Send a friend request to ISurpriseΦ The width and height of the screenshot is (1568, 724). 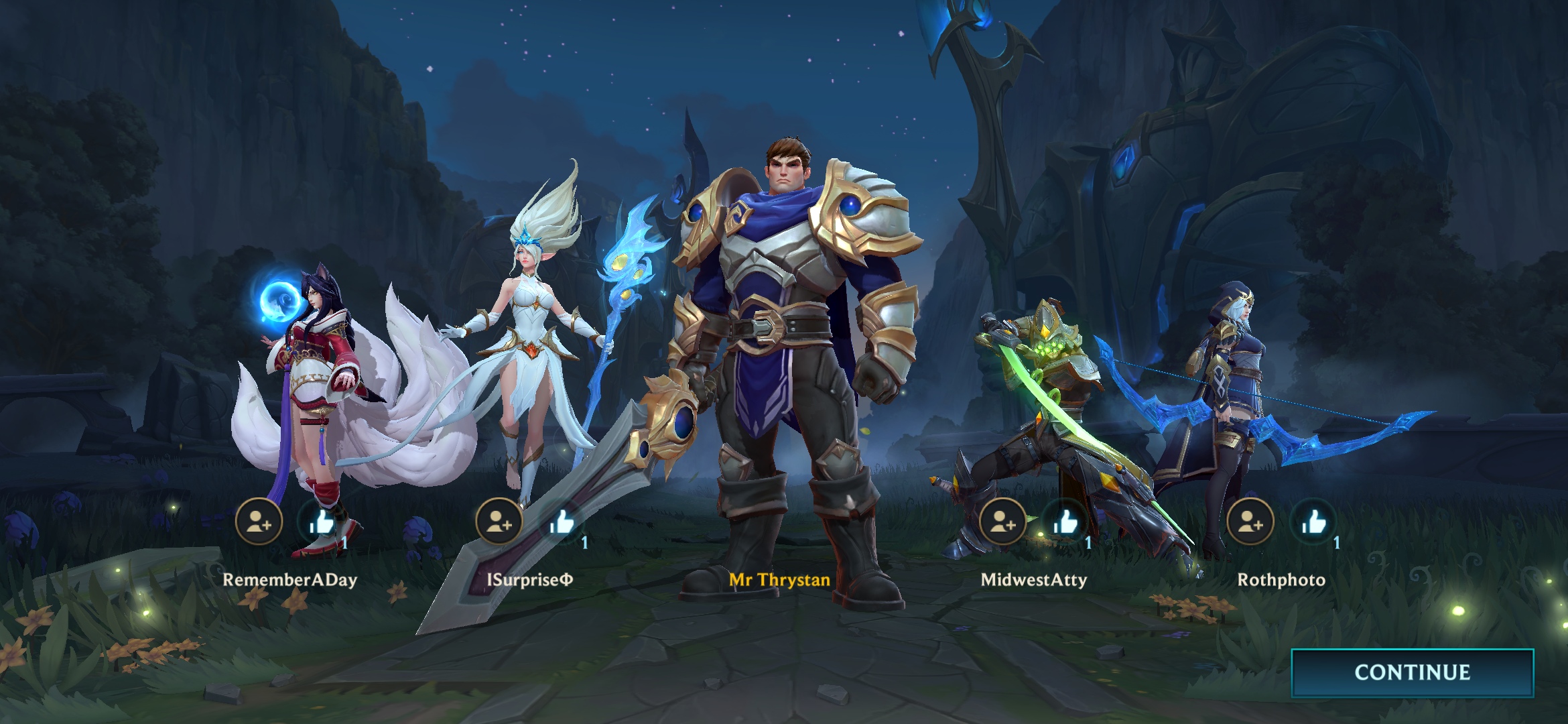point(499,522)
